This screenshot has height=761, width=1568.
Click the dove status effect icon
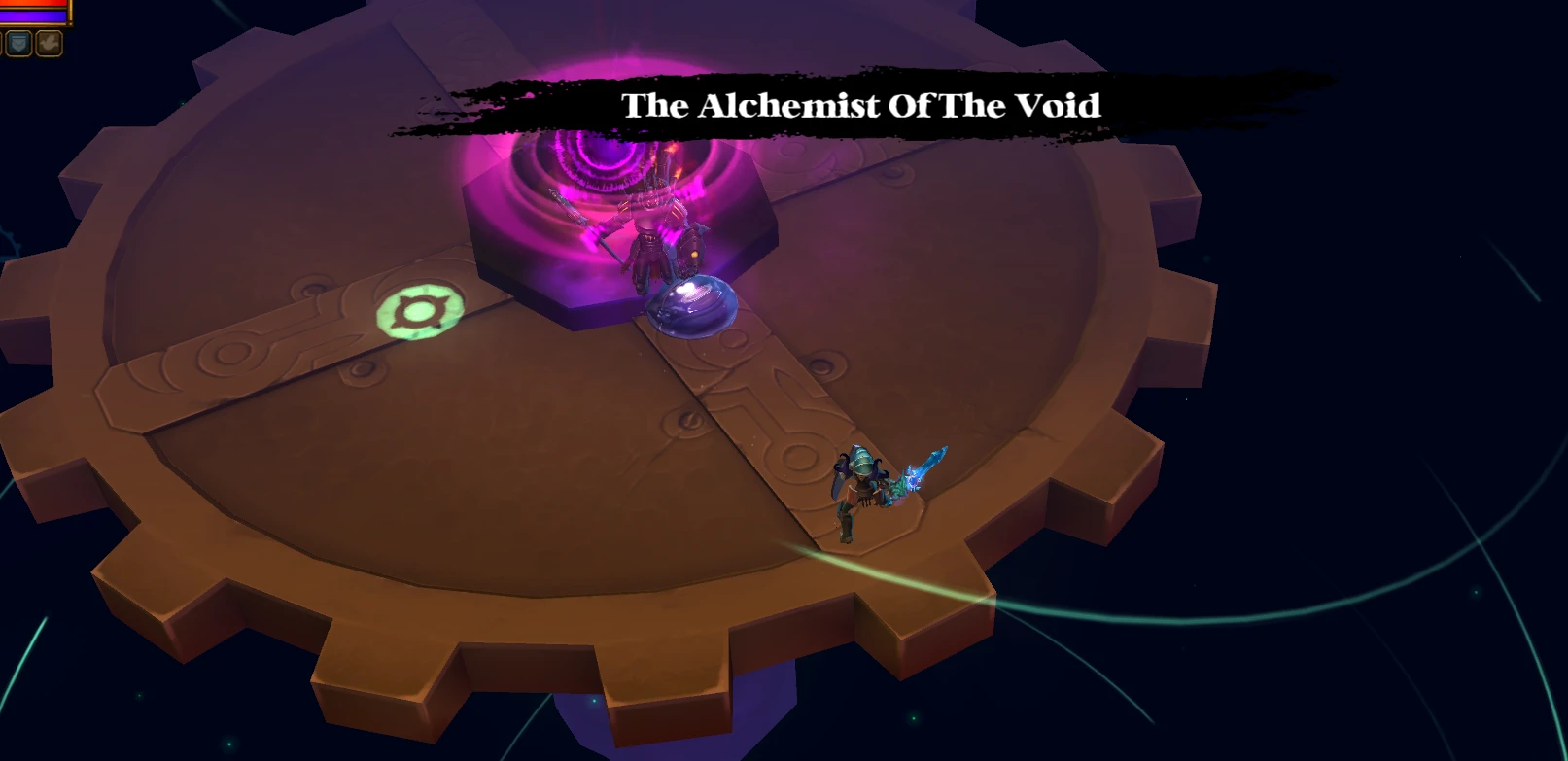point(49,43)
